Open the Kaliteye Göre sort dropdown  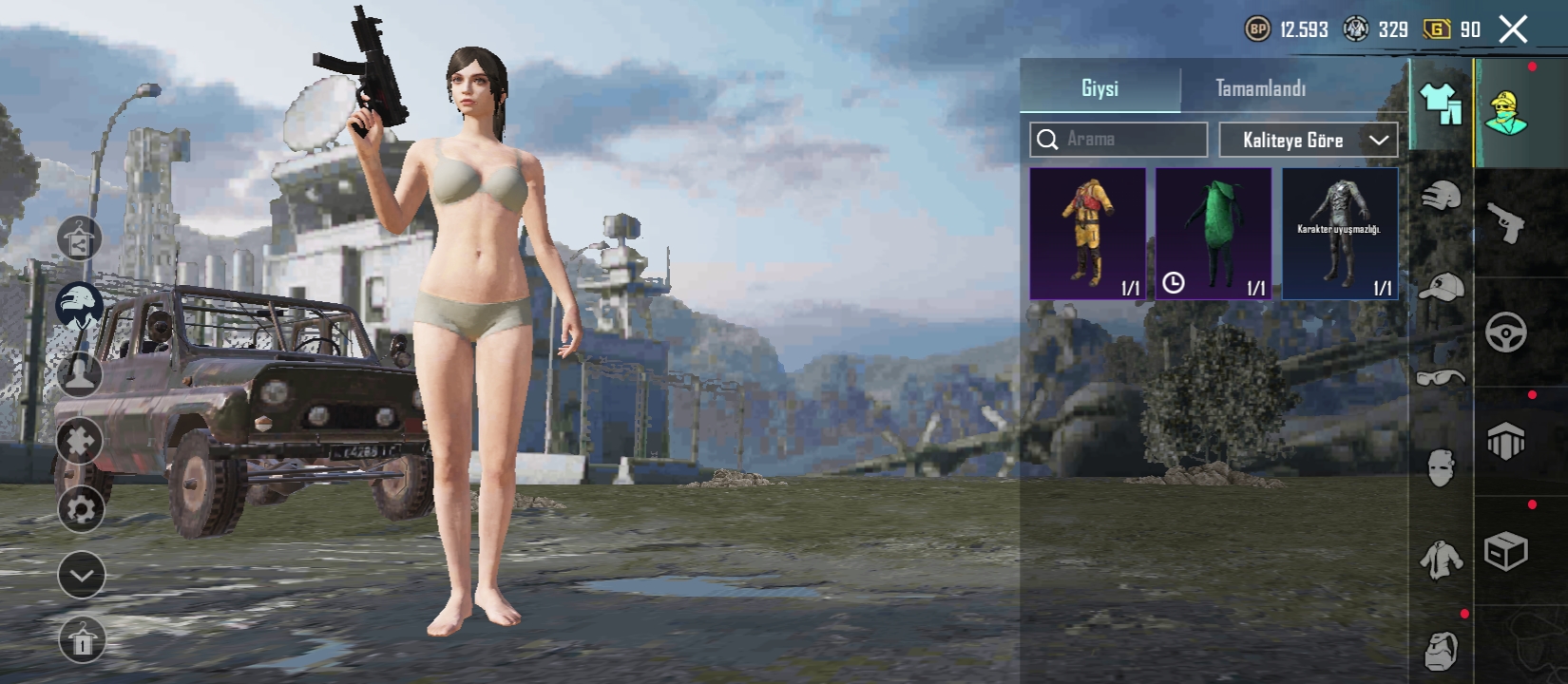[x=1309, y=140]
